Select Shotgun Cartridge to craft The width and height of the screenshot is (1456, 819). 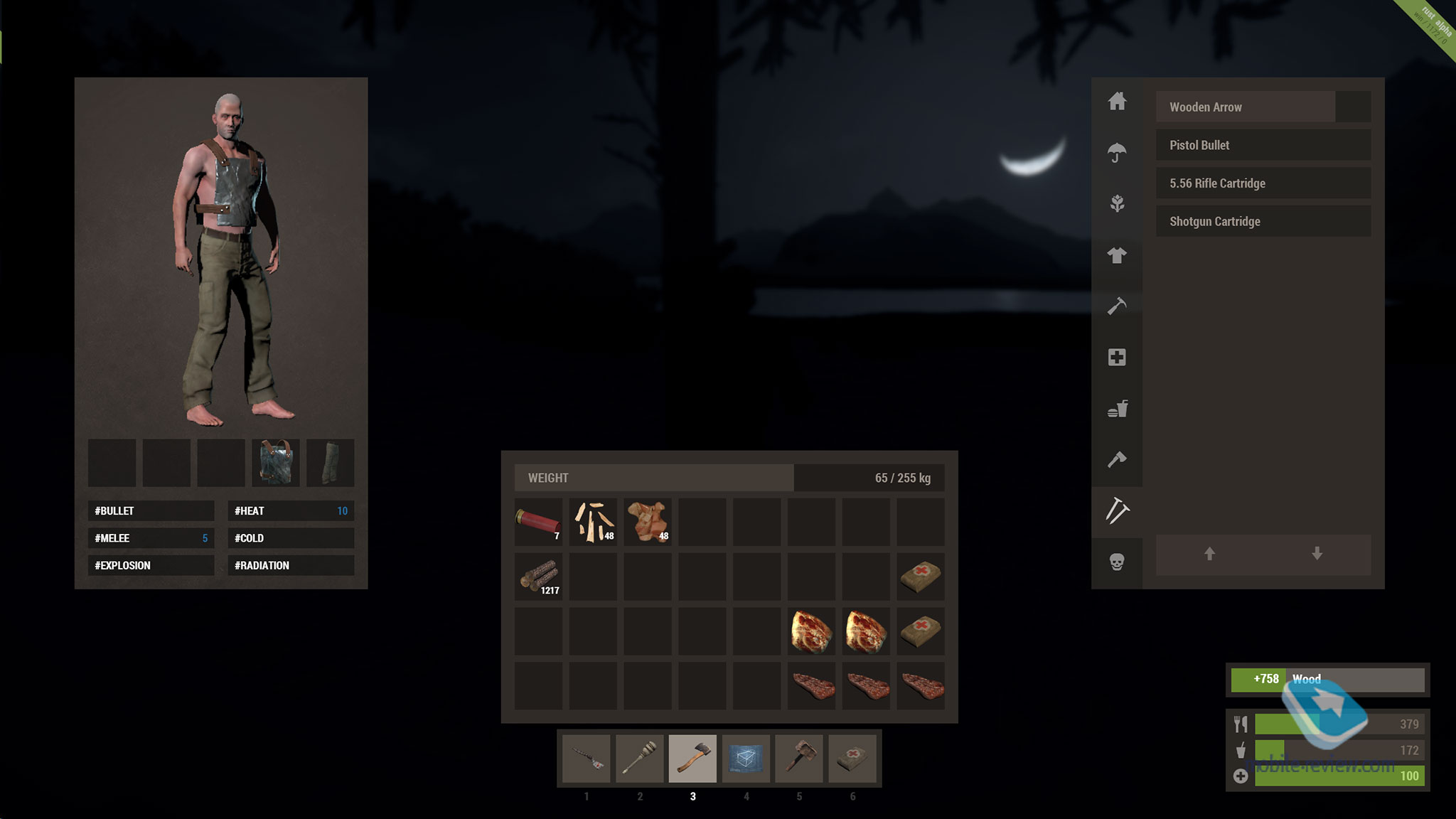click(x=1263, y=222)
